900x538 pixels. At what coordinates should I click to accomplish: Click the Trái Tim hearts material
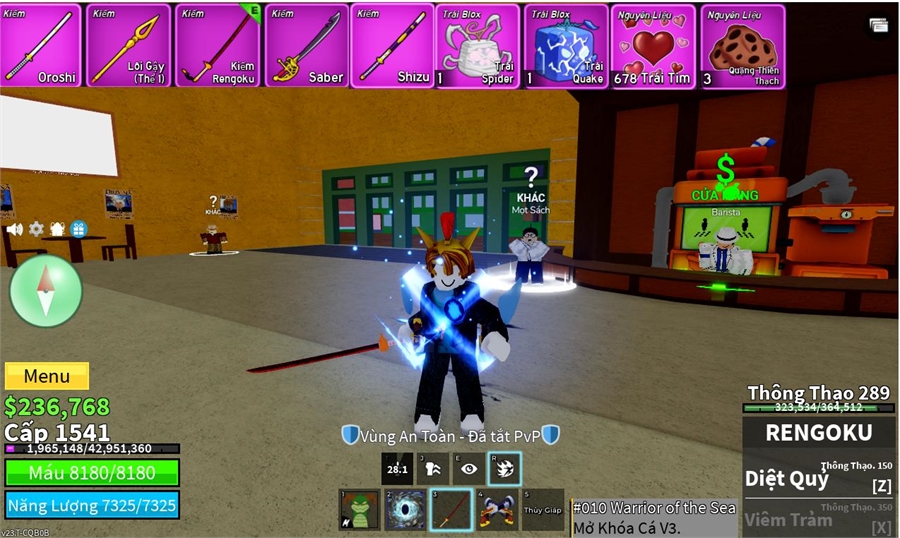pos(654,46)
